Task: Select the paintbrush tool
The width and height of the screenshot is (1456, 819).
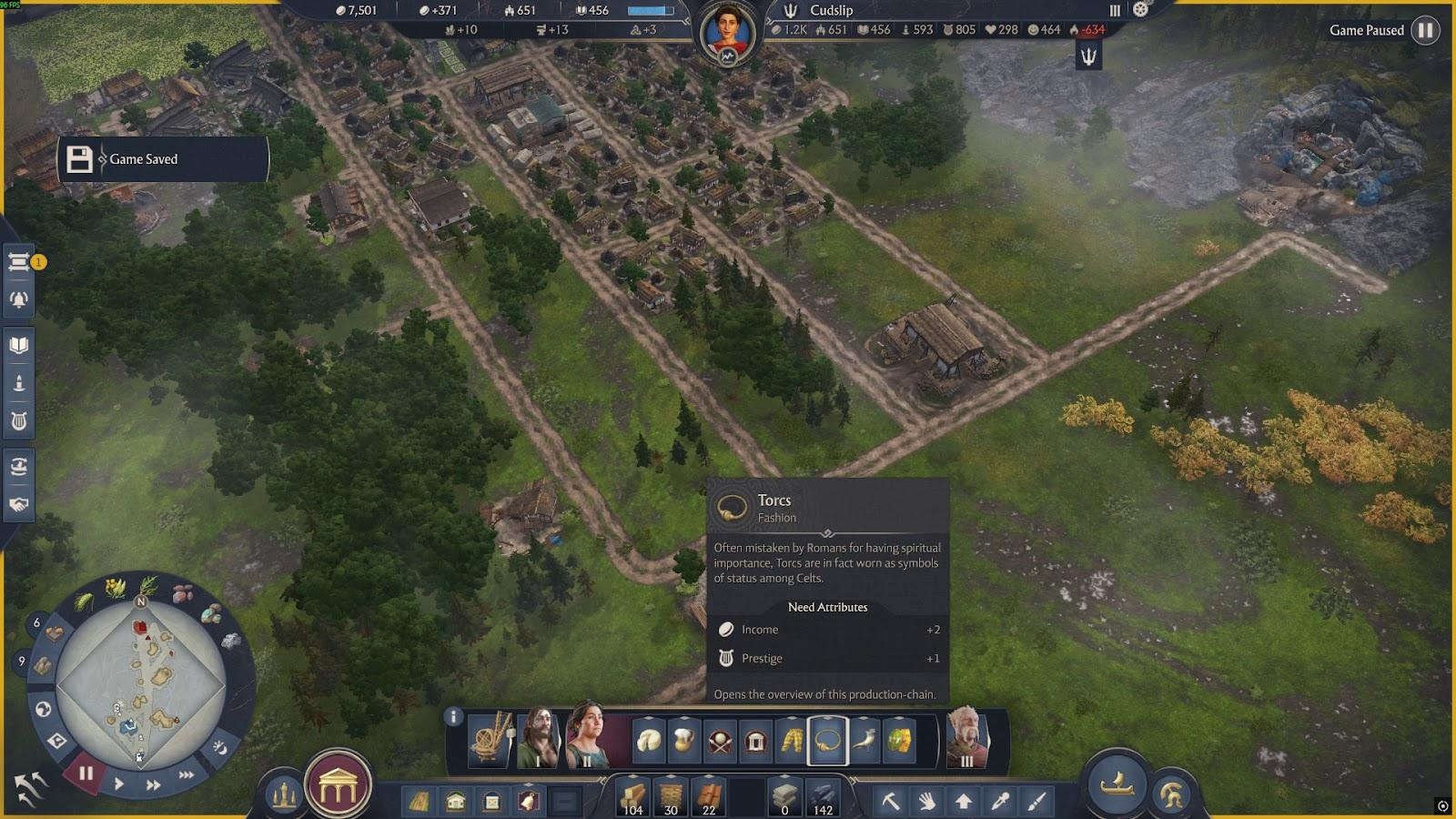Action: pos(1037,801)
